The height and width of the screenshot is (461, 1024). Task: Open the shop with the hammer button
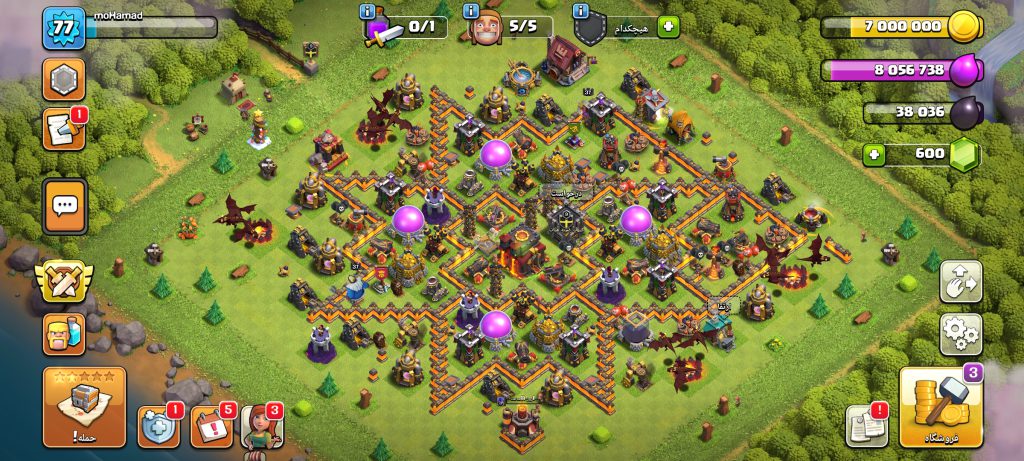[x=939, y=408]
